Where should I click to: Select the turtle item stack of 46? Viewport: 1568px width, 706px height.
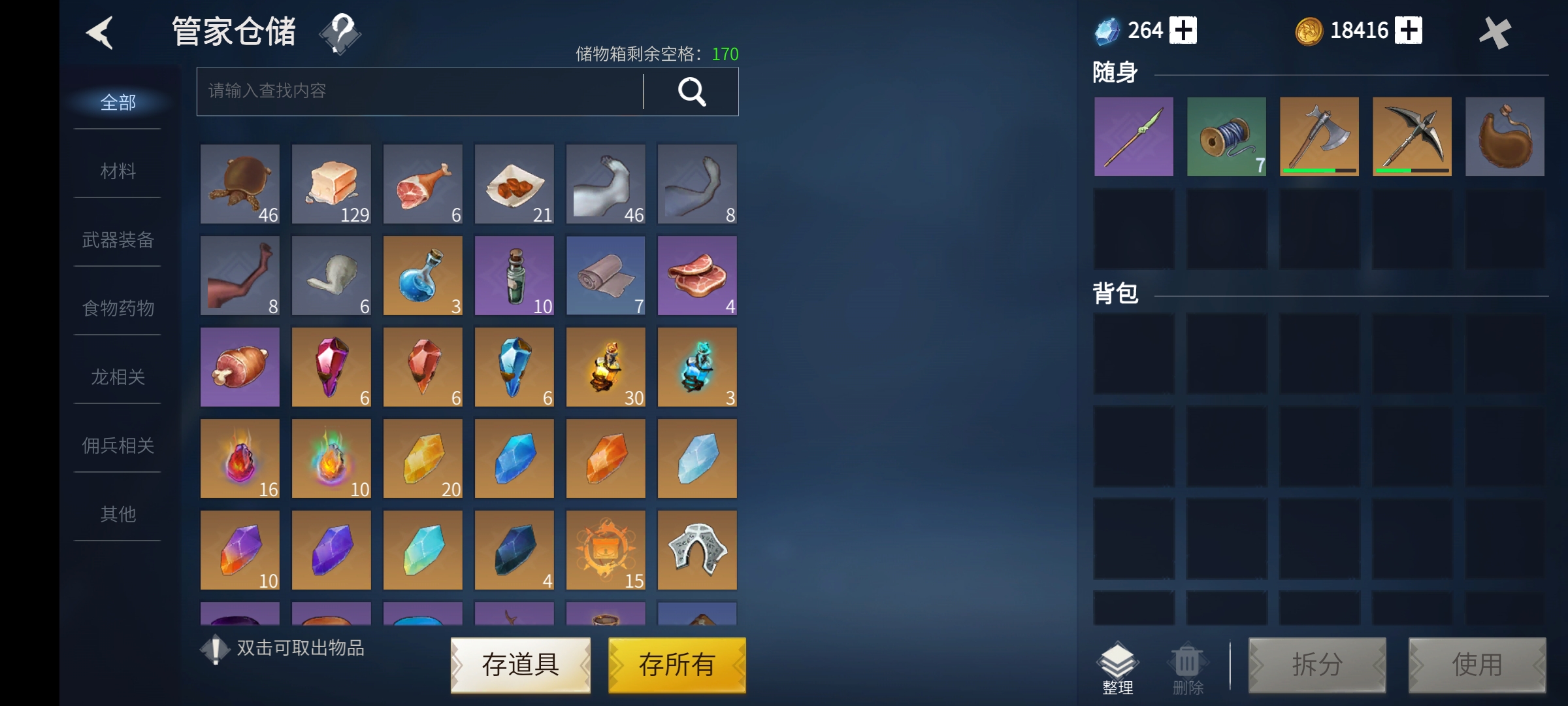click(x=239, y=184)
